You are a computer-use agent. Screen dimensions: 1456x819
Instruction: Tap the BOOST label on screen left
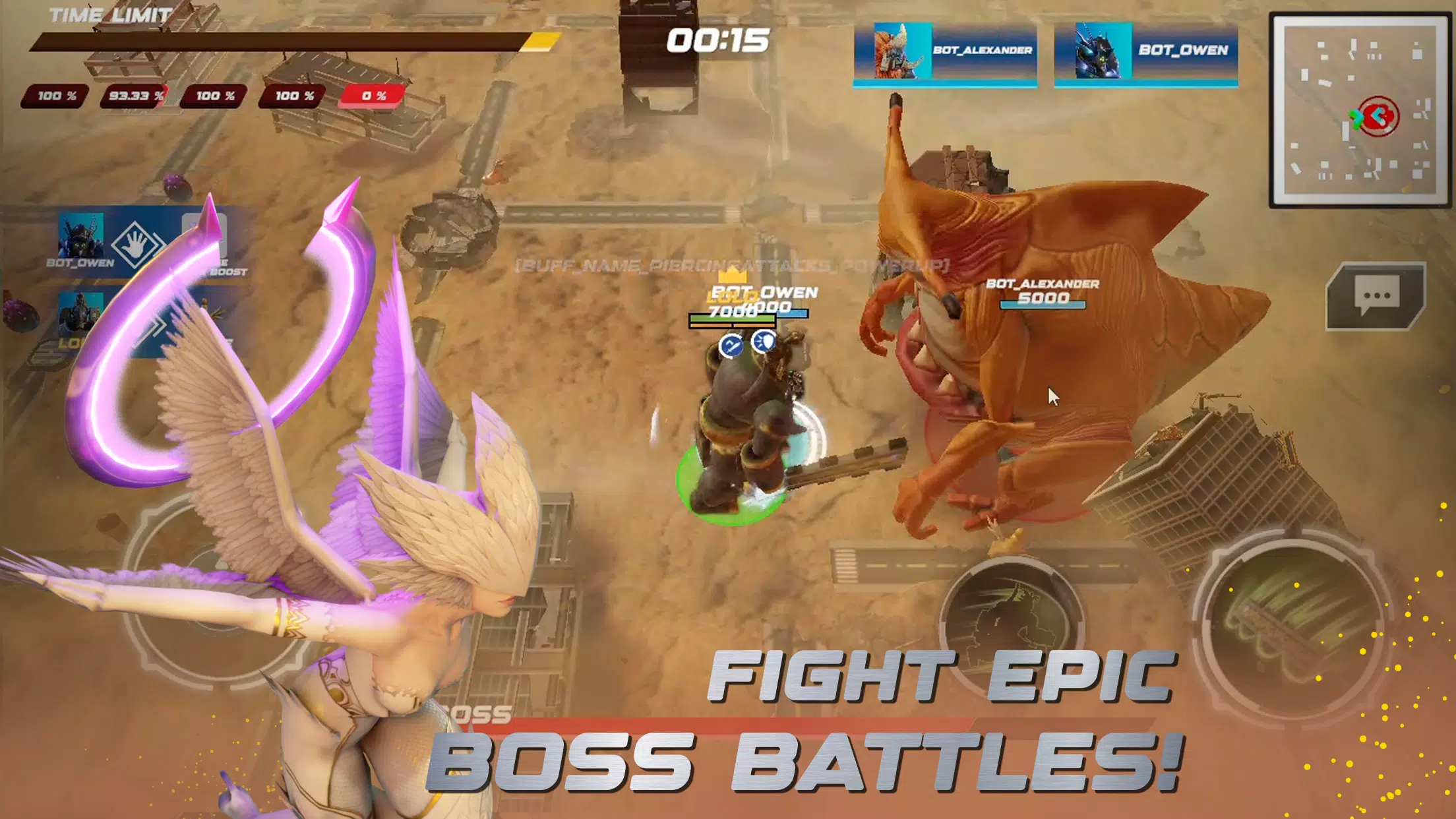pyautogui.click(x=228, y=271)
